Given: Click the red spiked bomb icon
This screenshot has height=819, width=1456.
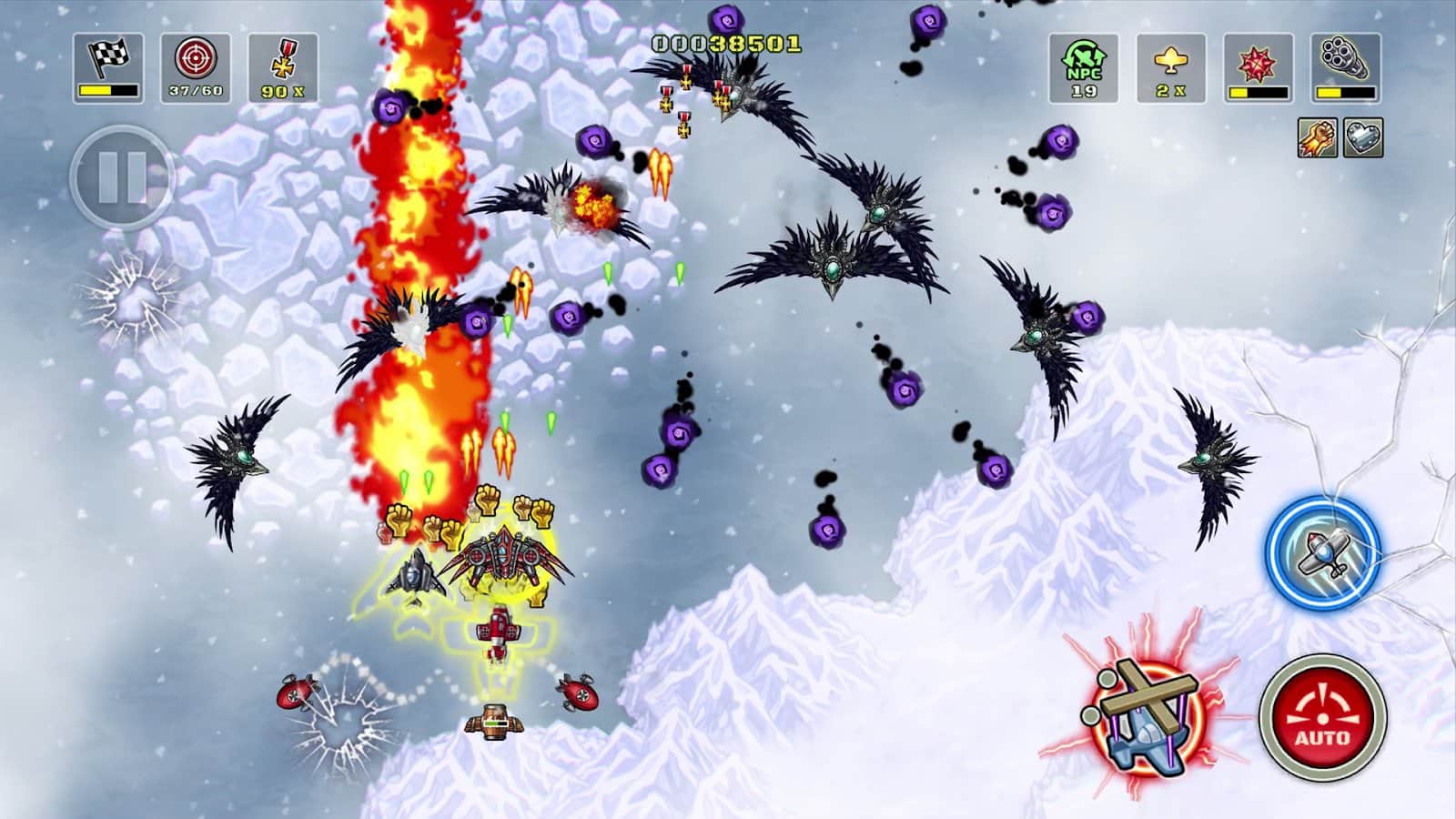Looking at the screenshot, I should pyautogui.click(x=1259, y=67).
